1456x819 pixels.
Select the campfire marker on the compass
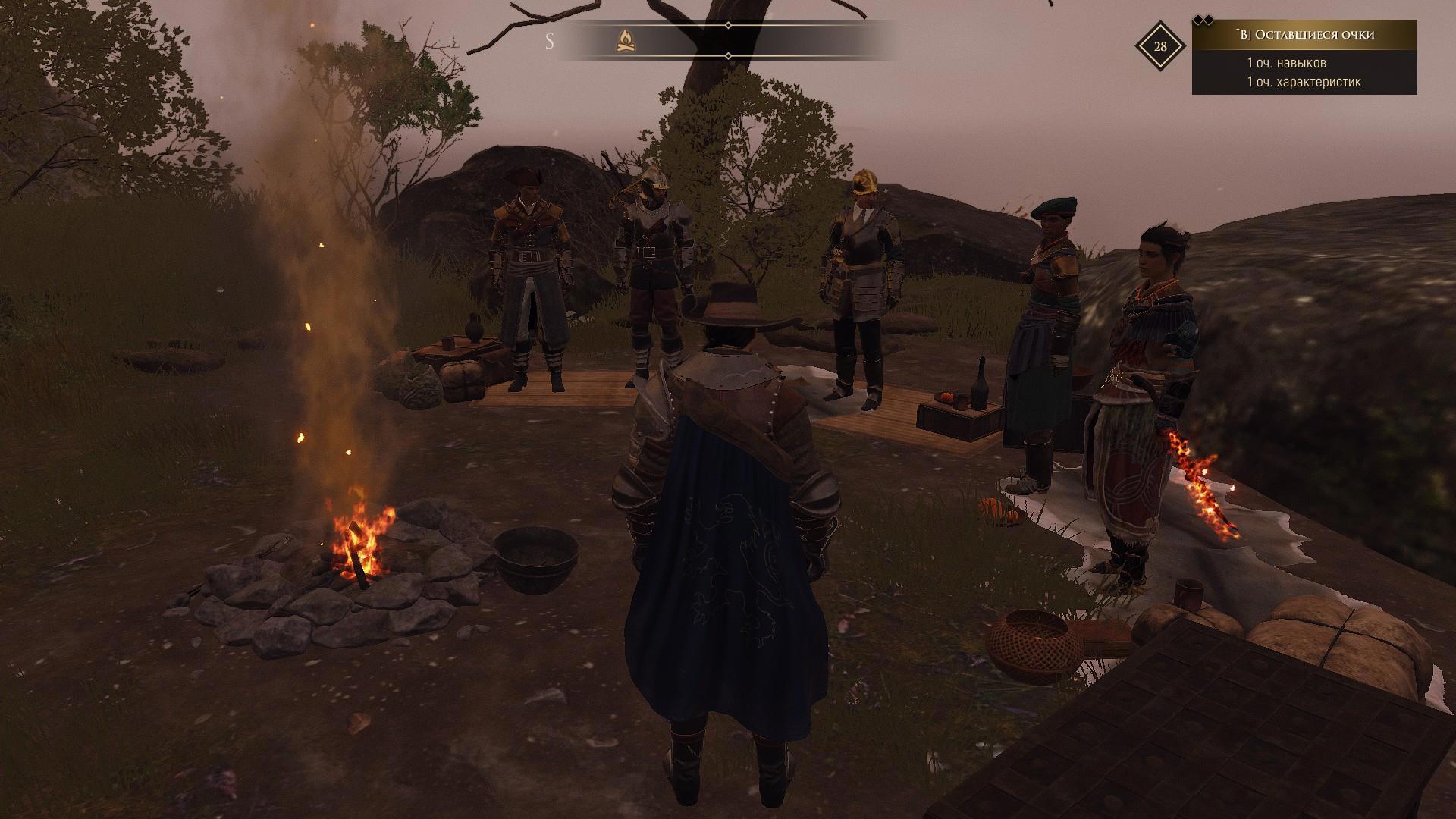point(626,41)
